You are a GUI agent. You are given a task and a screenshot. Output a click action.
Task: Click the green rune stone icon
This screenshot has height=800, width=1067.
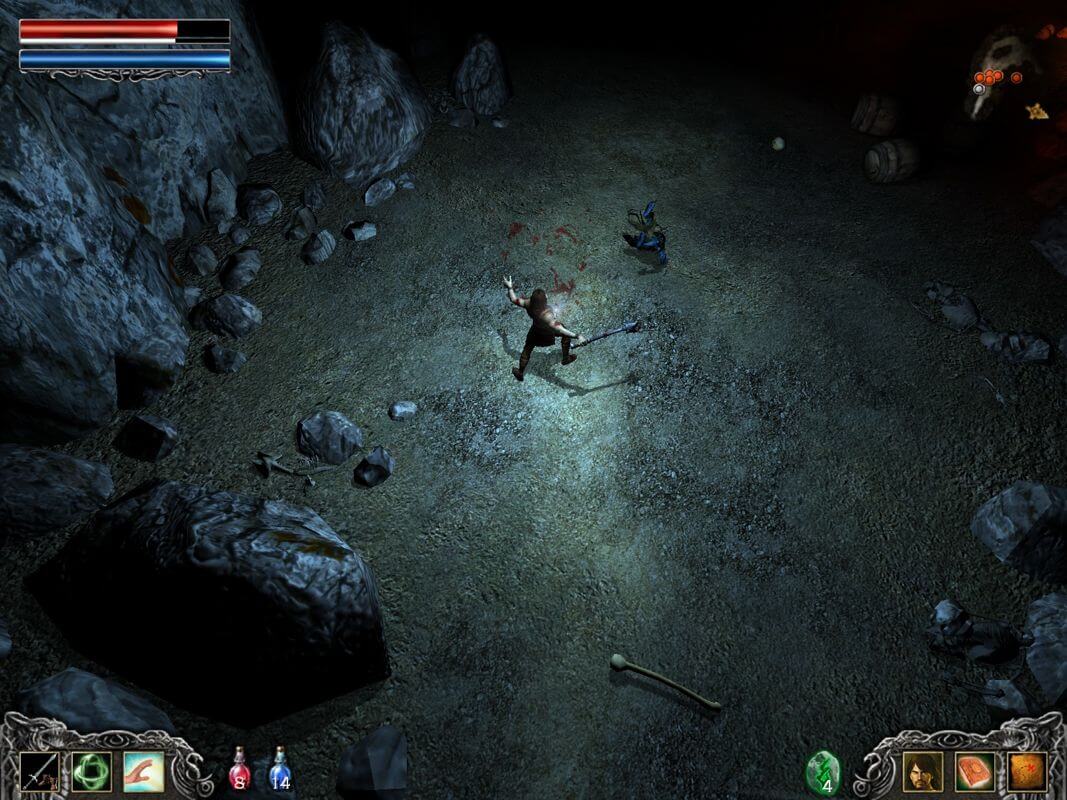pyautogui.click(x=823, y=772)
